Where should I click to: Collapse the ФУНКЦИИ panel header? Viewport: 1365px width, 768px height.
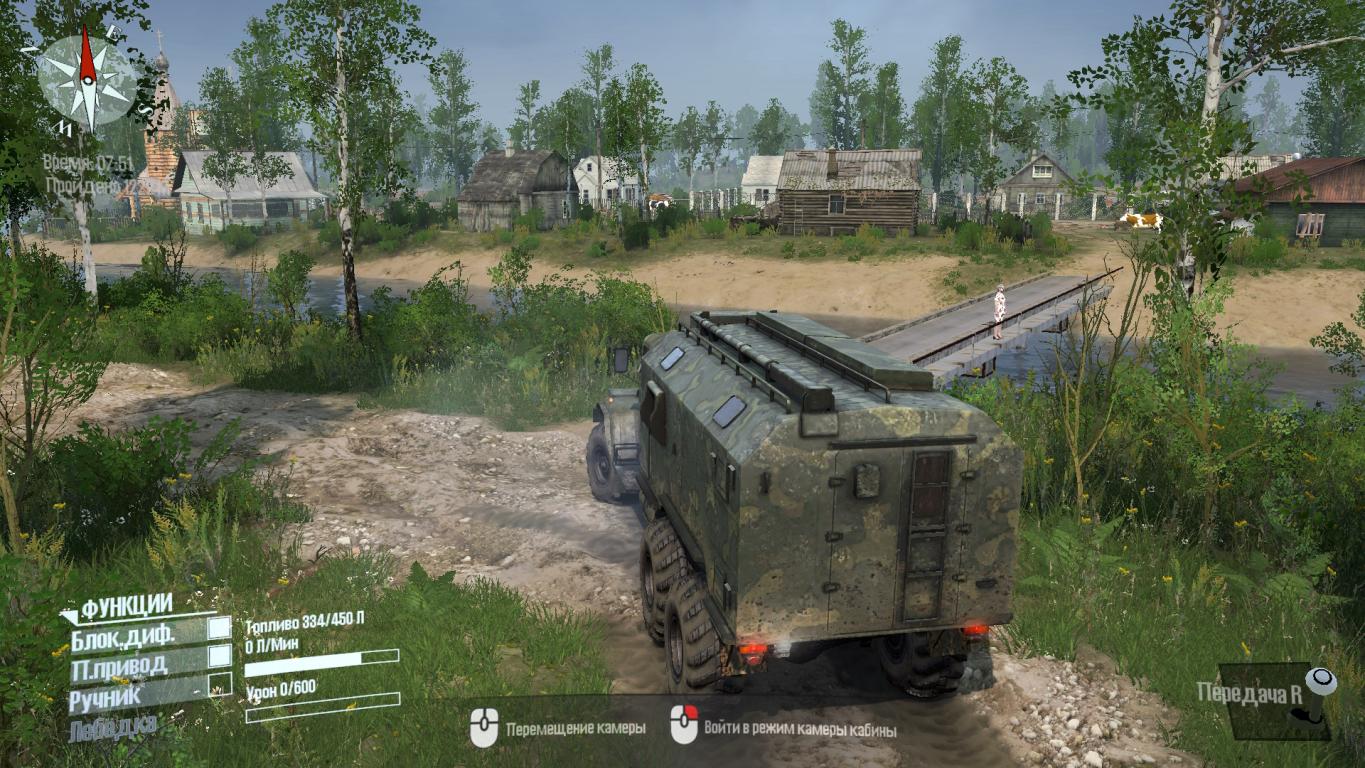(x=126, y=605)
